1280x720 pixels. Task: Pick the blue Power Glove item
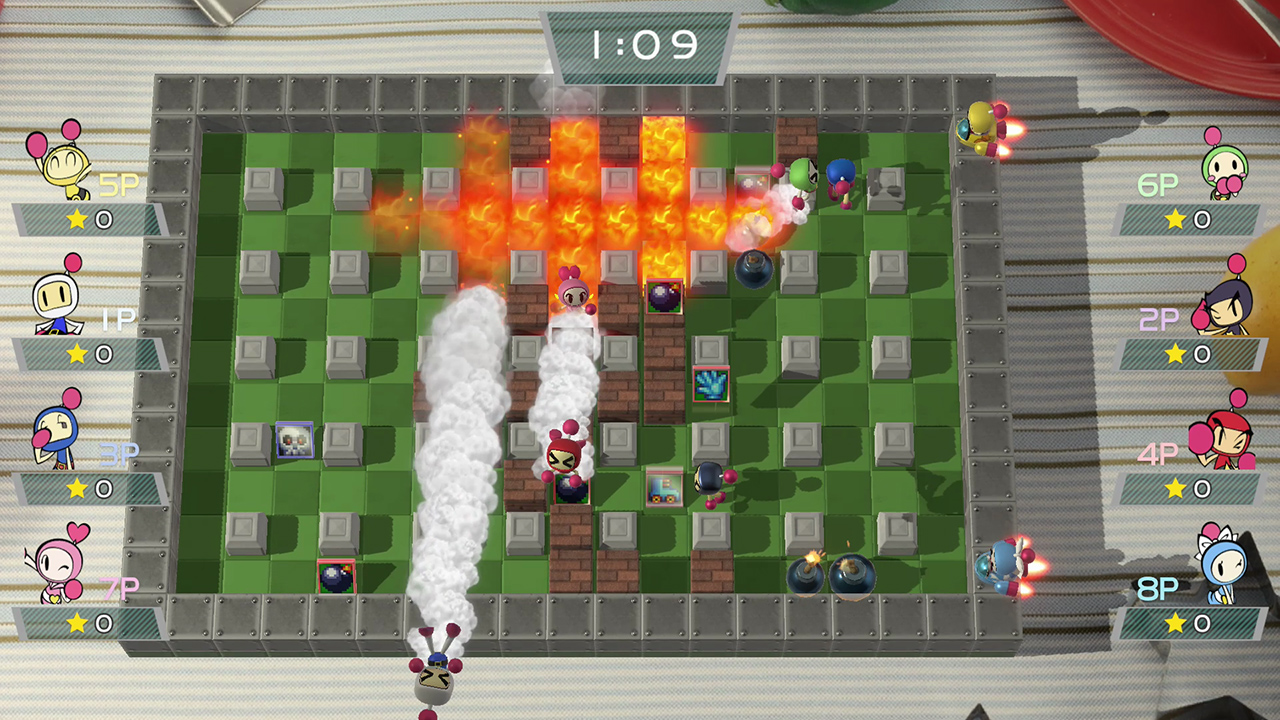click(712, 385)
